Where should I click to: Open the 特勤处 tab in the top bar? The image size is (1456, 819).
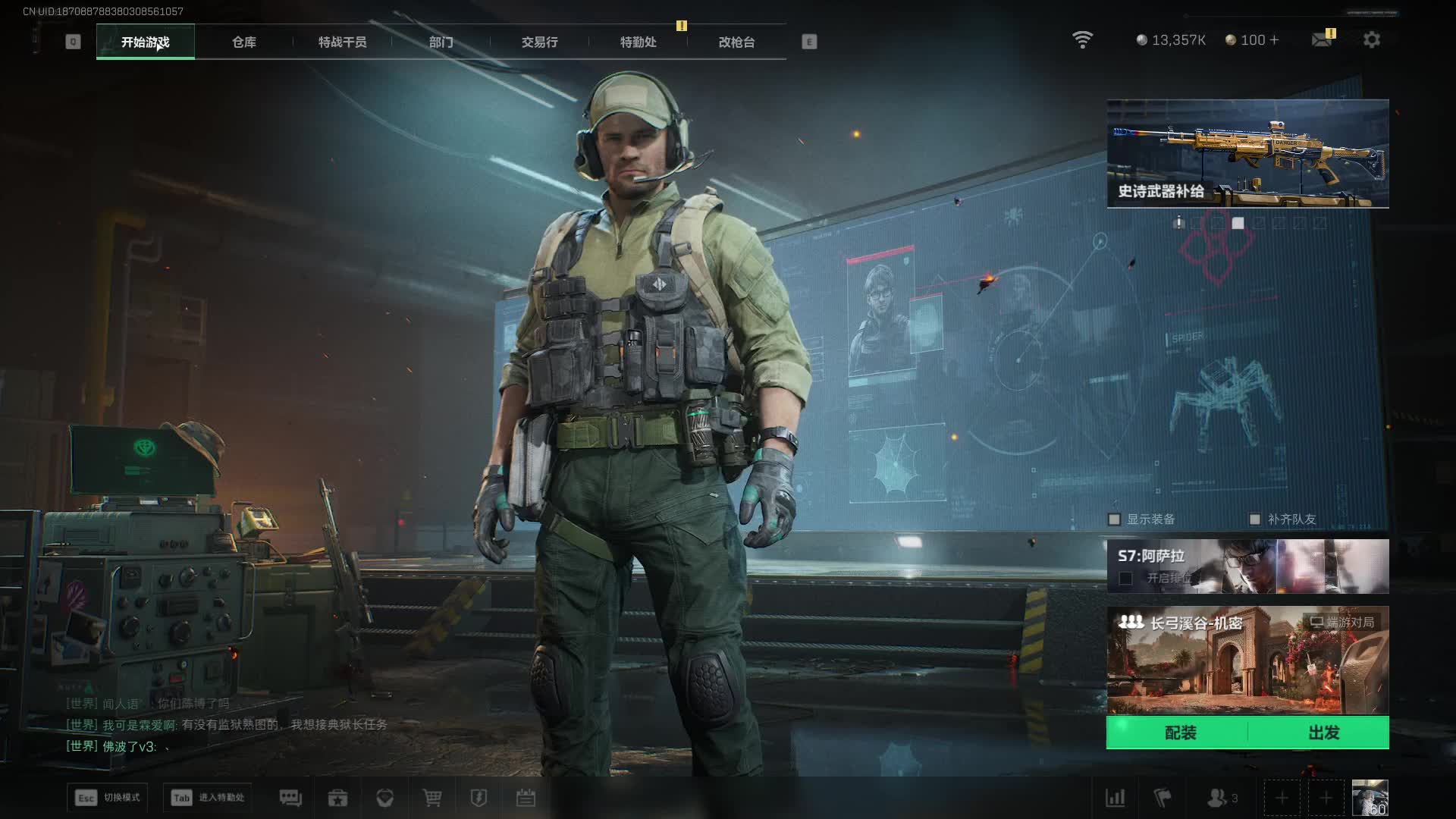pos(638,42)
